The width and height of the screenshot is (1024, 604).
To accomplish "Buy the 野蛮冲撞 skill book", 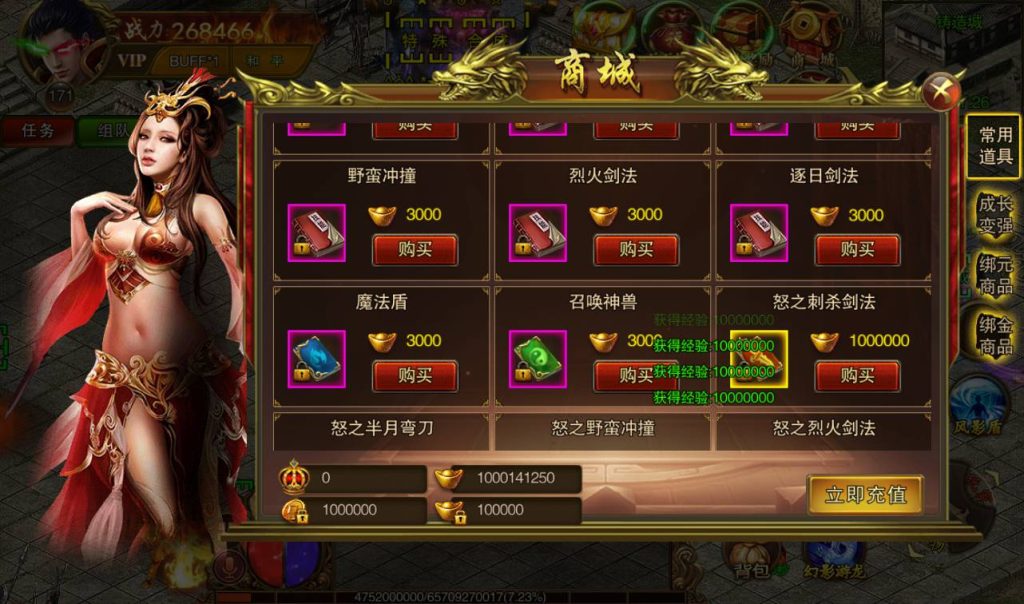I will (415, 249).
